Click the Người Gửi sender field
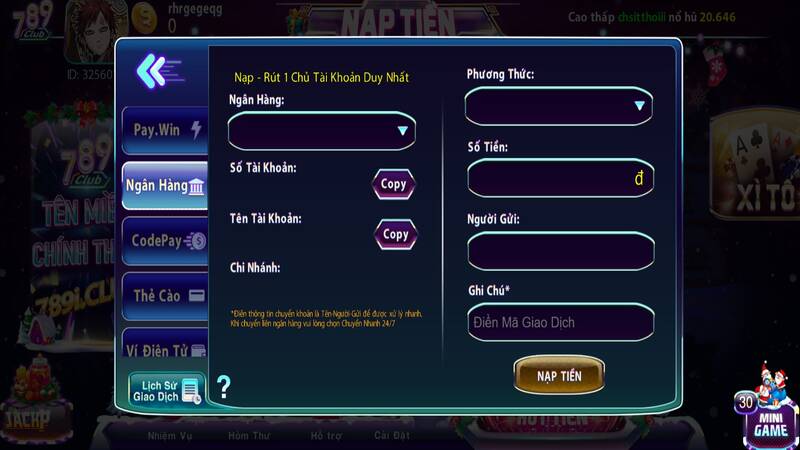This screenshot has width=800, height=450. click(x=560, y=250)
